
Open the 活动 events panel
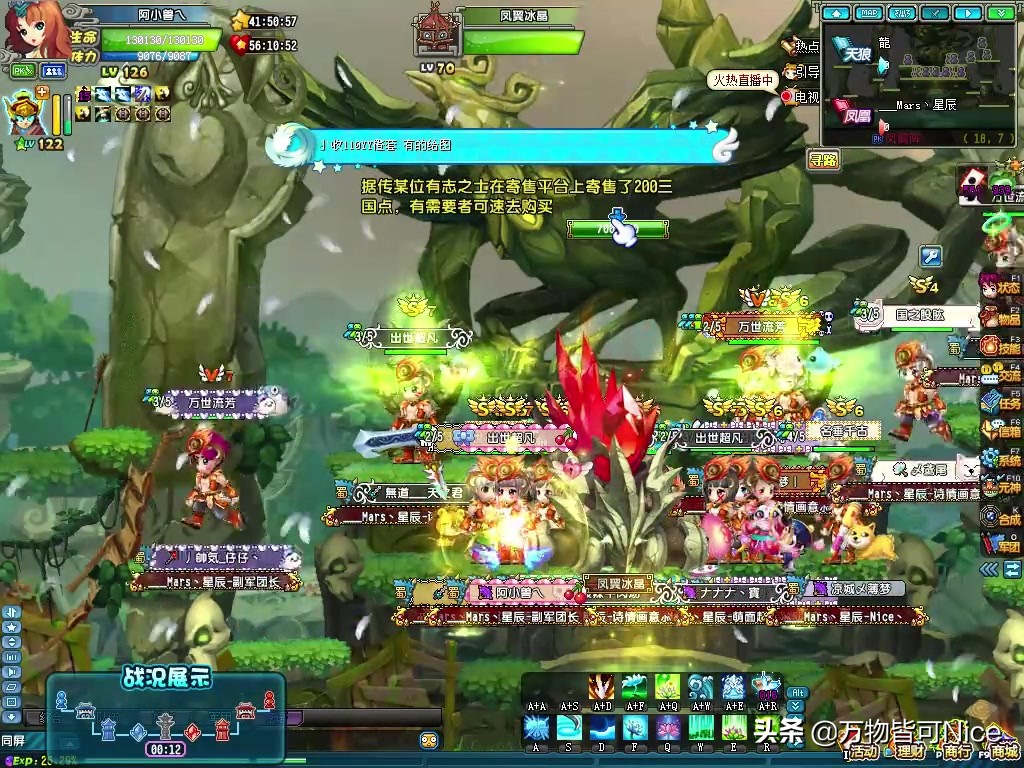point(862,751)
